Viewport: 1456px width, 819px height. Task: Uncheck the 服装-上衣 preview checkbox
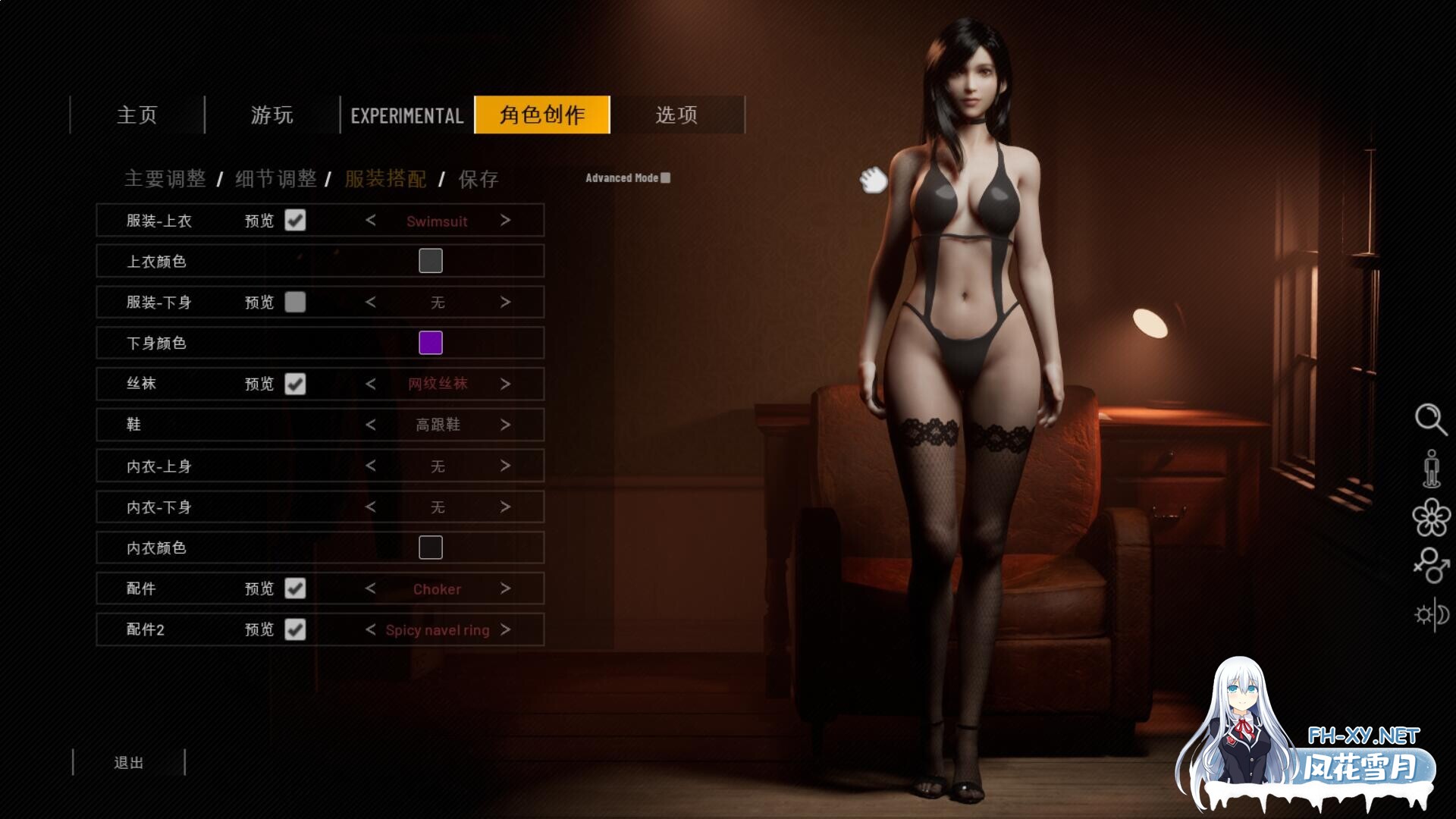295,221
